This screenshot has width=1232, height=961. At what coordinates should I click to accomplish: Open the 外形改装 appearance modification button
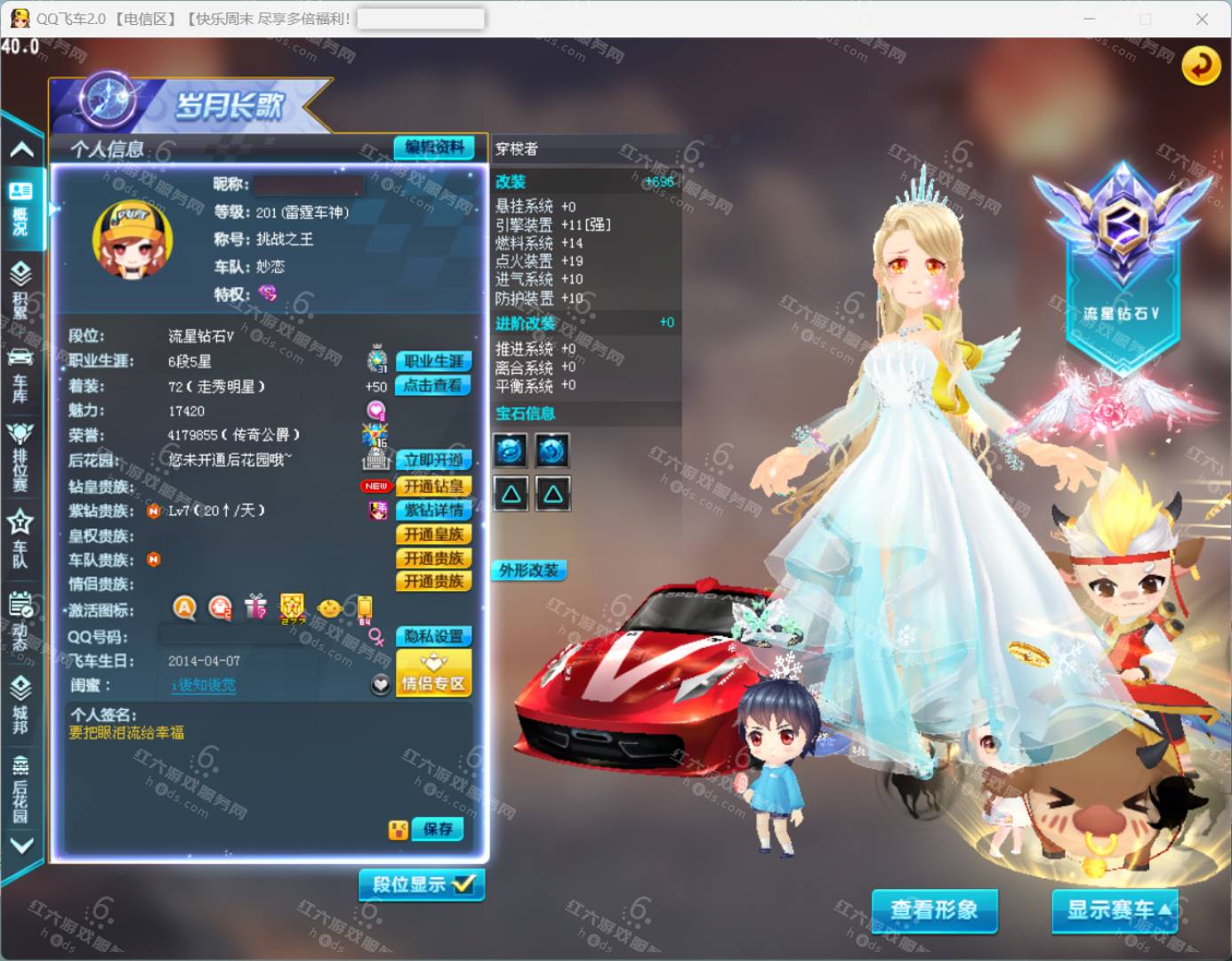(529, 570)
